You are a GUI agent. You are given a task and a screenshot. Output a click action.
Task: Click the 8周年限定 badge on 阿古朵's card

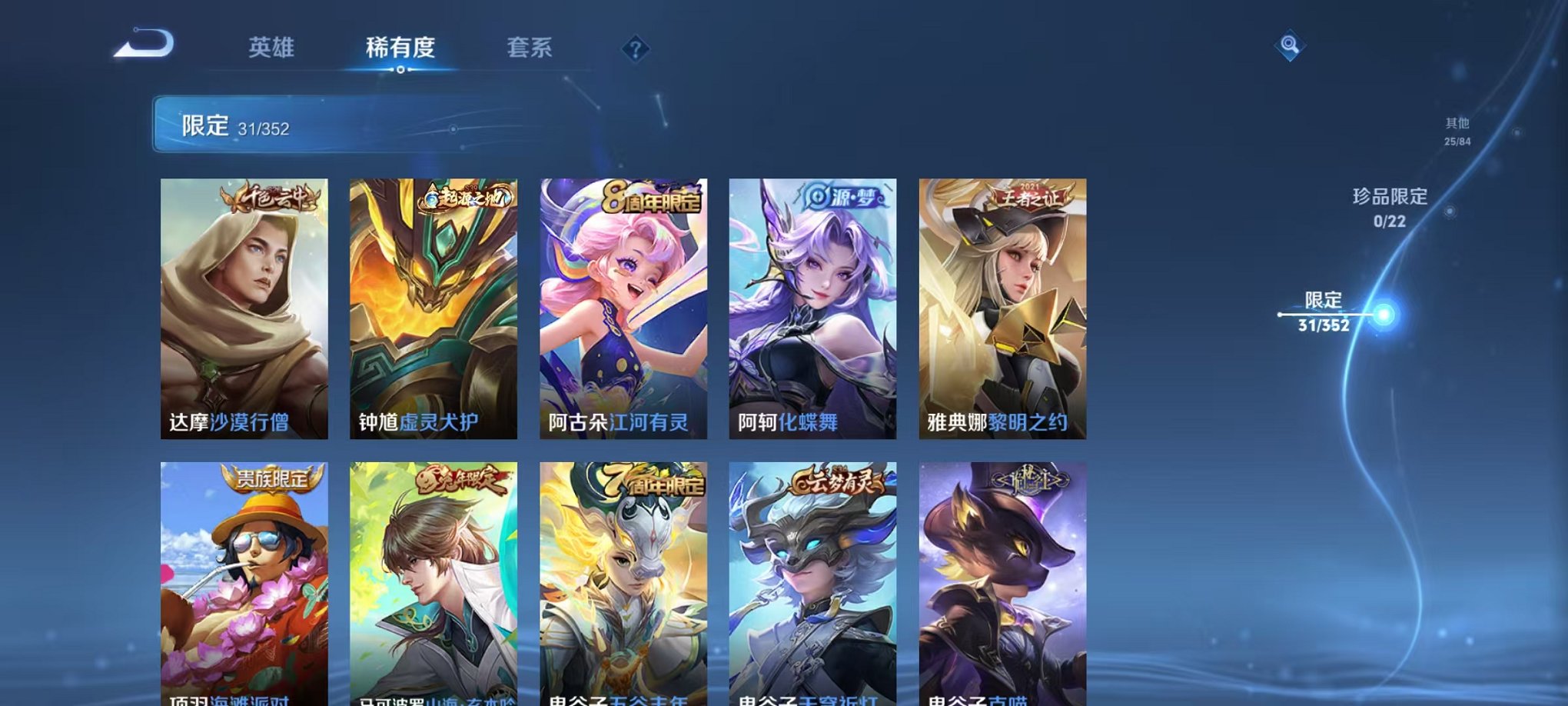tap(654, 197)
